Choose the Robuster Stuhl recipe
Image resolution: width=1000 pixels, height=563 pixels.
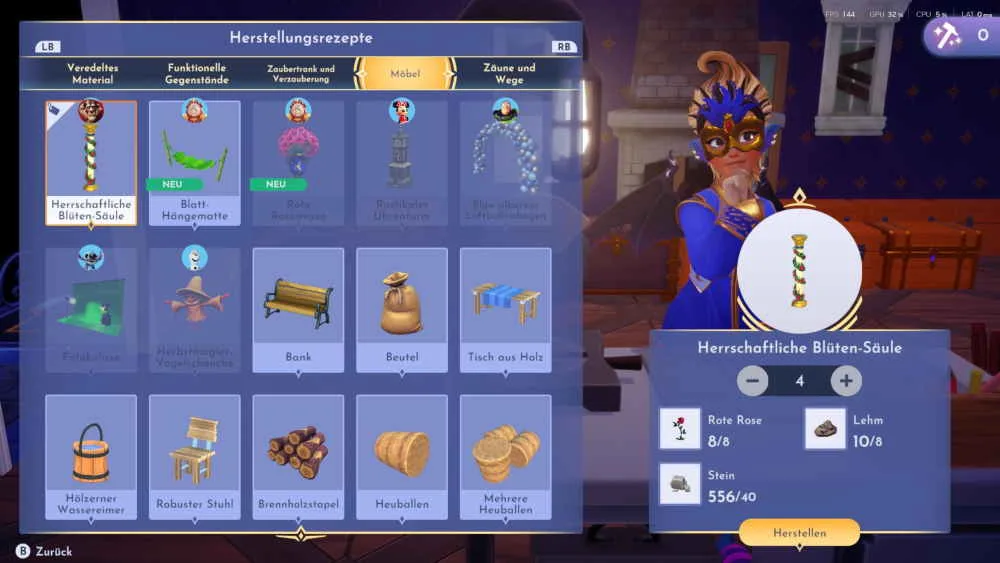(x=195, y=457)
